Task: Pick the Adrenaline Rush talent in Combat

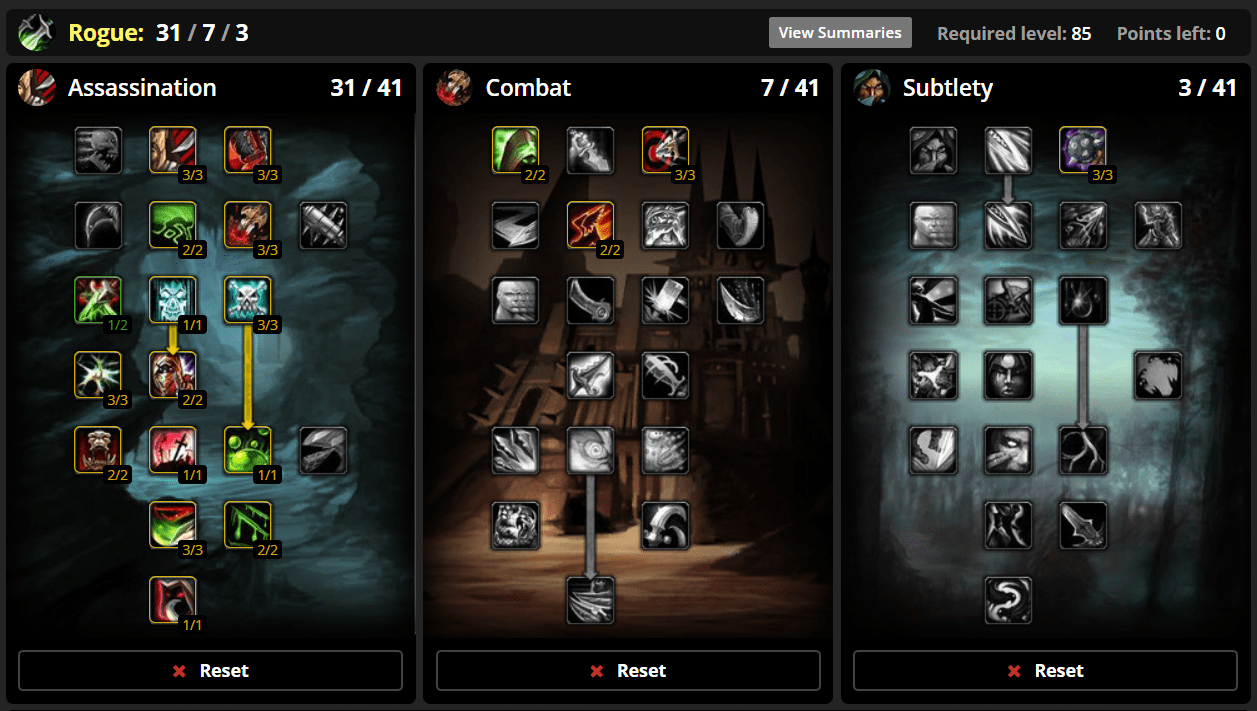Action: tap(591, 450)
